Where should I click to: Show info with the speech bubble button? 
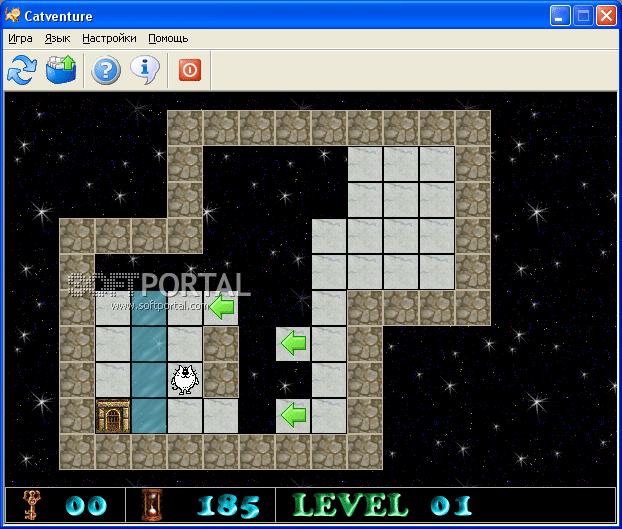pos(145,70)
